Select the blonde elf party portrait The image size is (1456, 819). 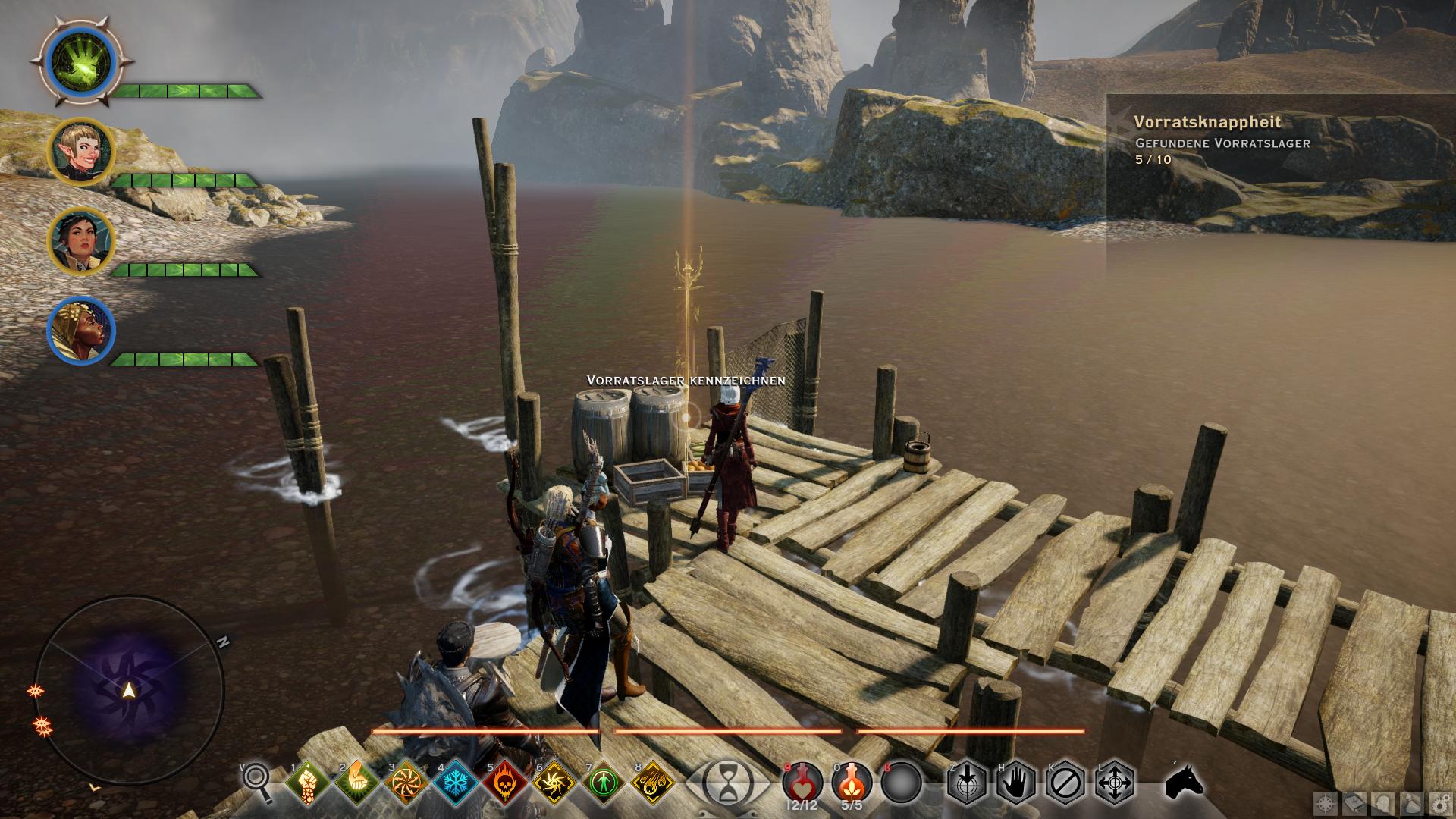(x=81, y=152)
